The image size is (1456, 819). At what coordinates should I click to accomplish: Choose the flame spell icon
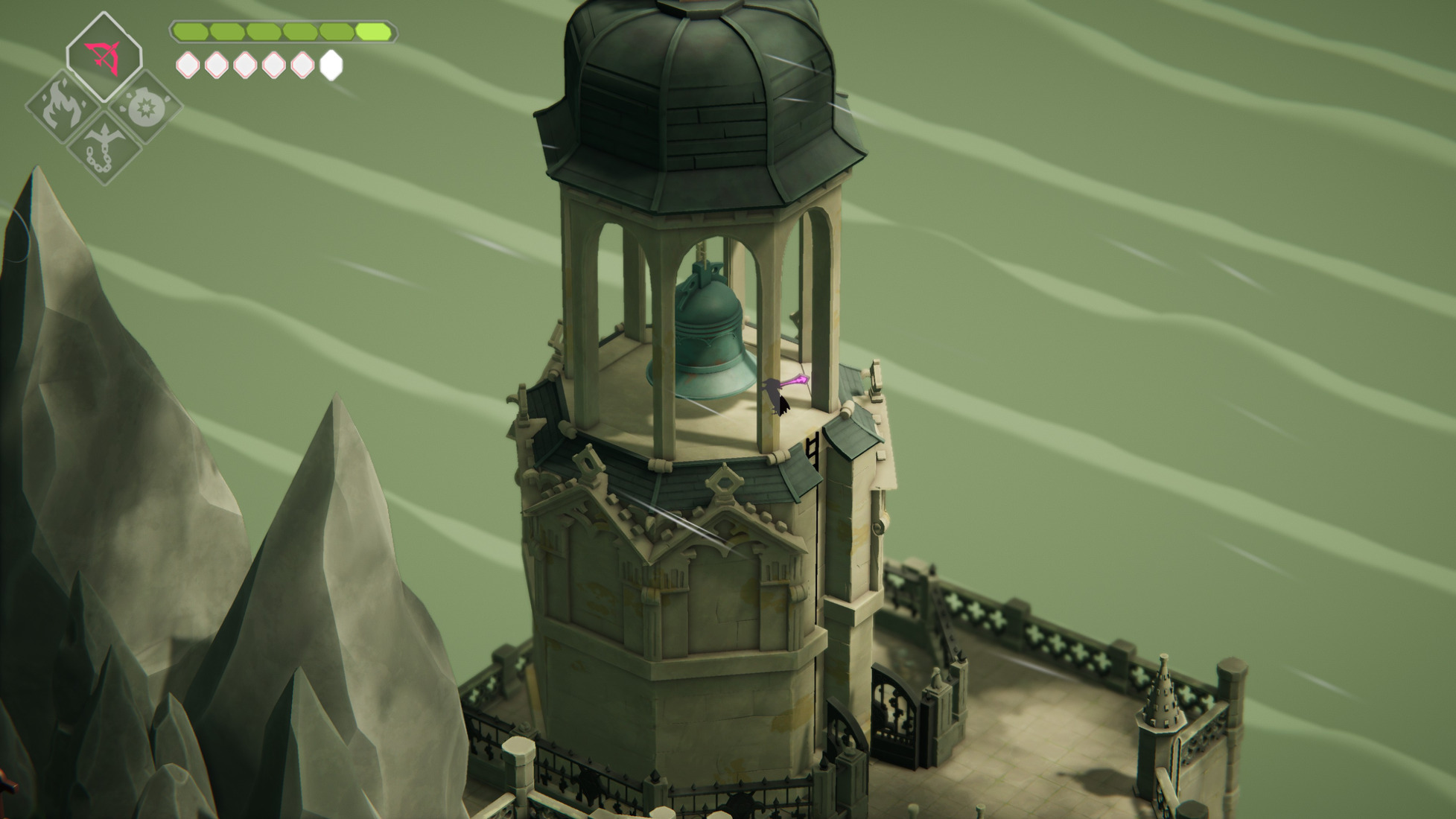63,106
